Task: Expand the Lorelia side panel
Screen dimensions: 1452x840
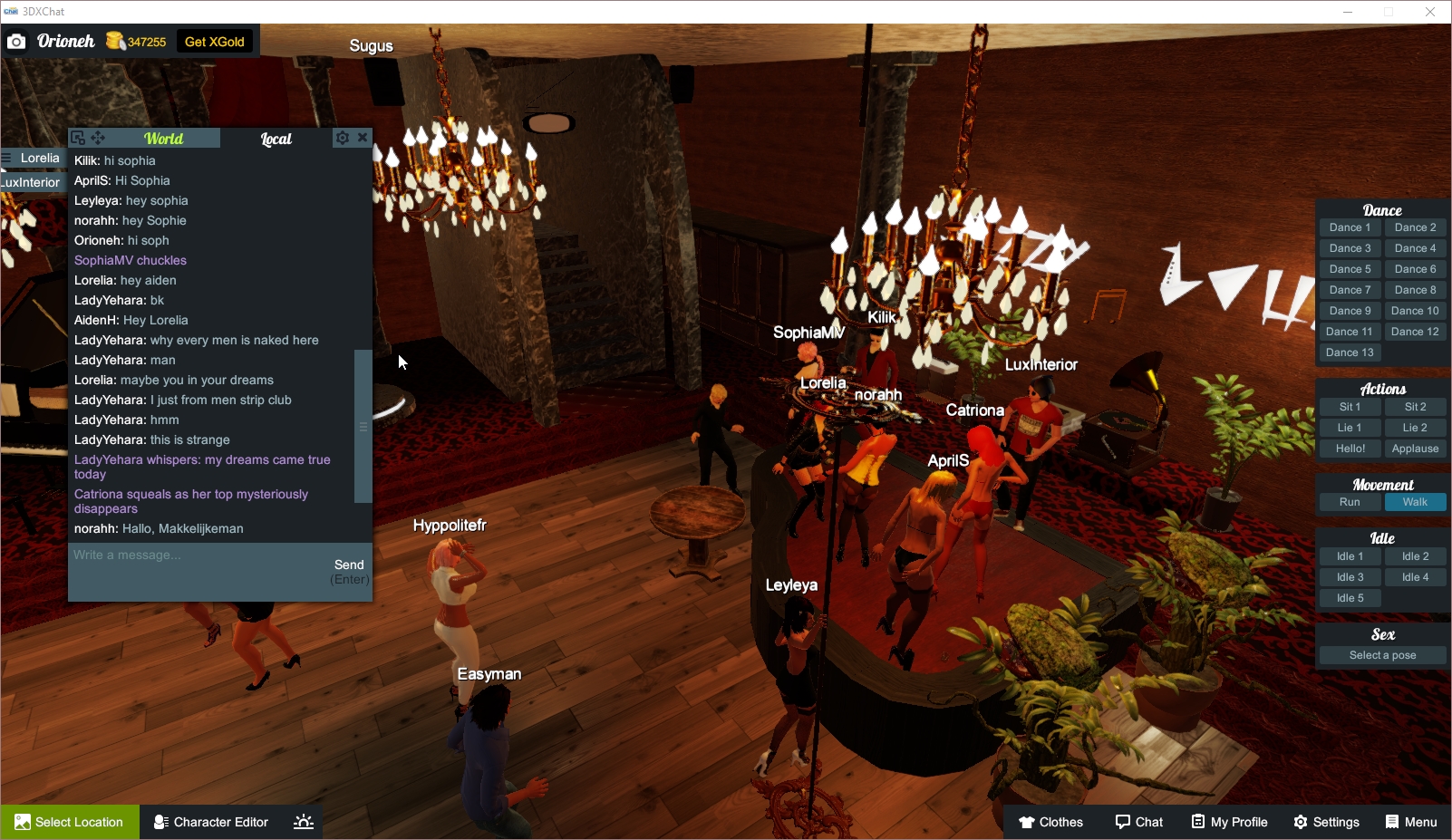Action: tap(36, 158)
